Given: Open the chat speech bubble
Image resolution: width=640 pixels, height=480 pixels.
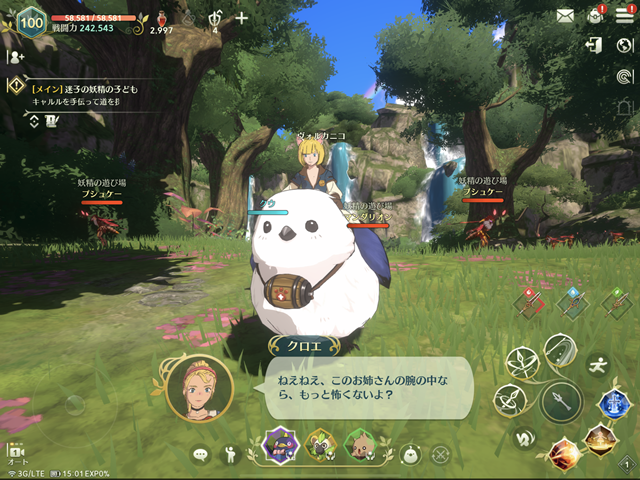Looking at the screenshot, I should 200,455.
